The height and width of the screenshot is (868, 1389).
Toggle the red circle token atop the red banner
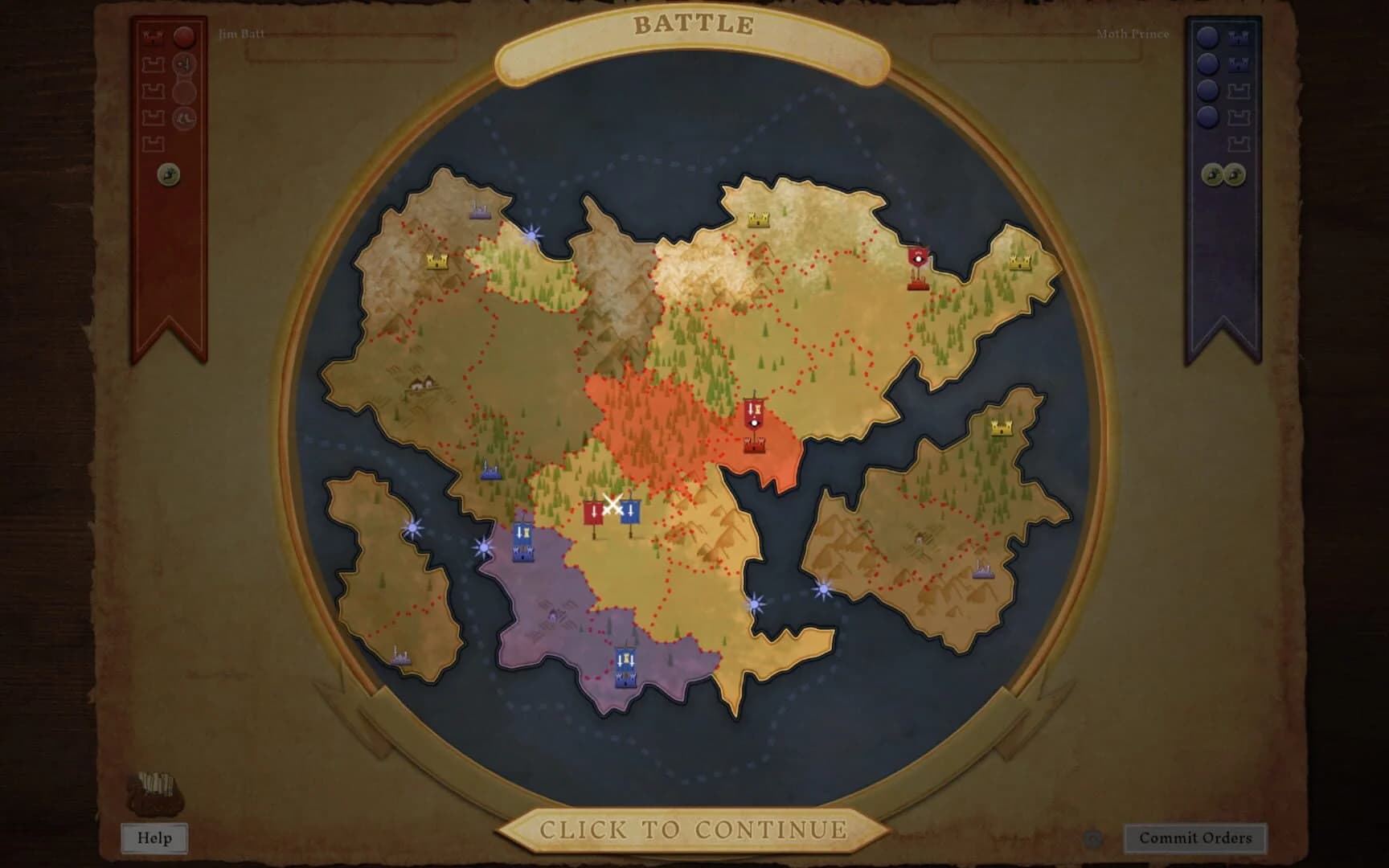184,36
